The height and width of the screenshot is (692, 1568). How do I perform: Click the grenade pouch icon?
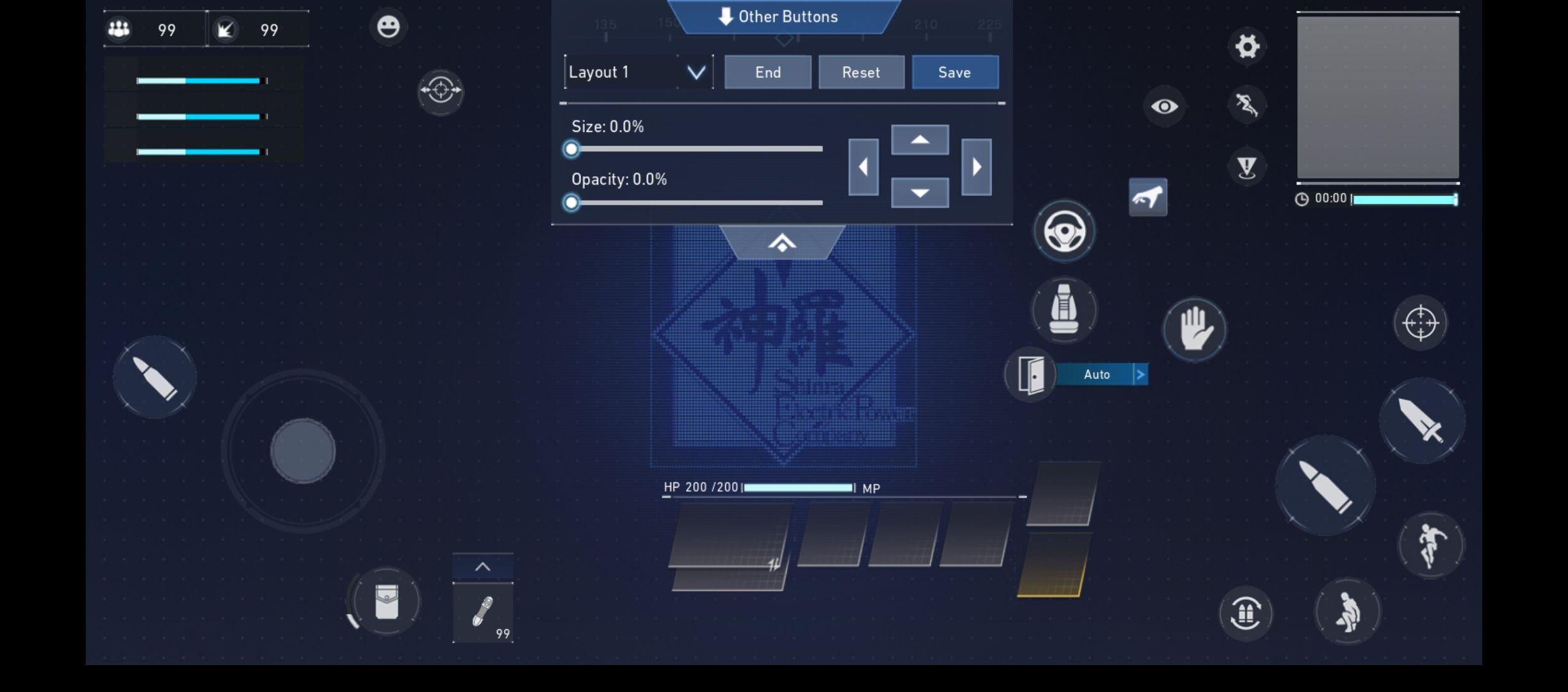click(x=386, y=600)
